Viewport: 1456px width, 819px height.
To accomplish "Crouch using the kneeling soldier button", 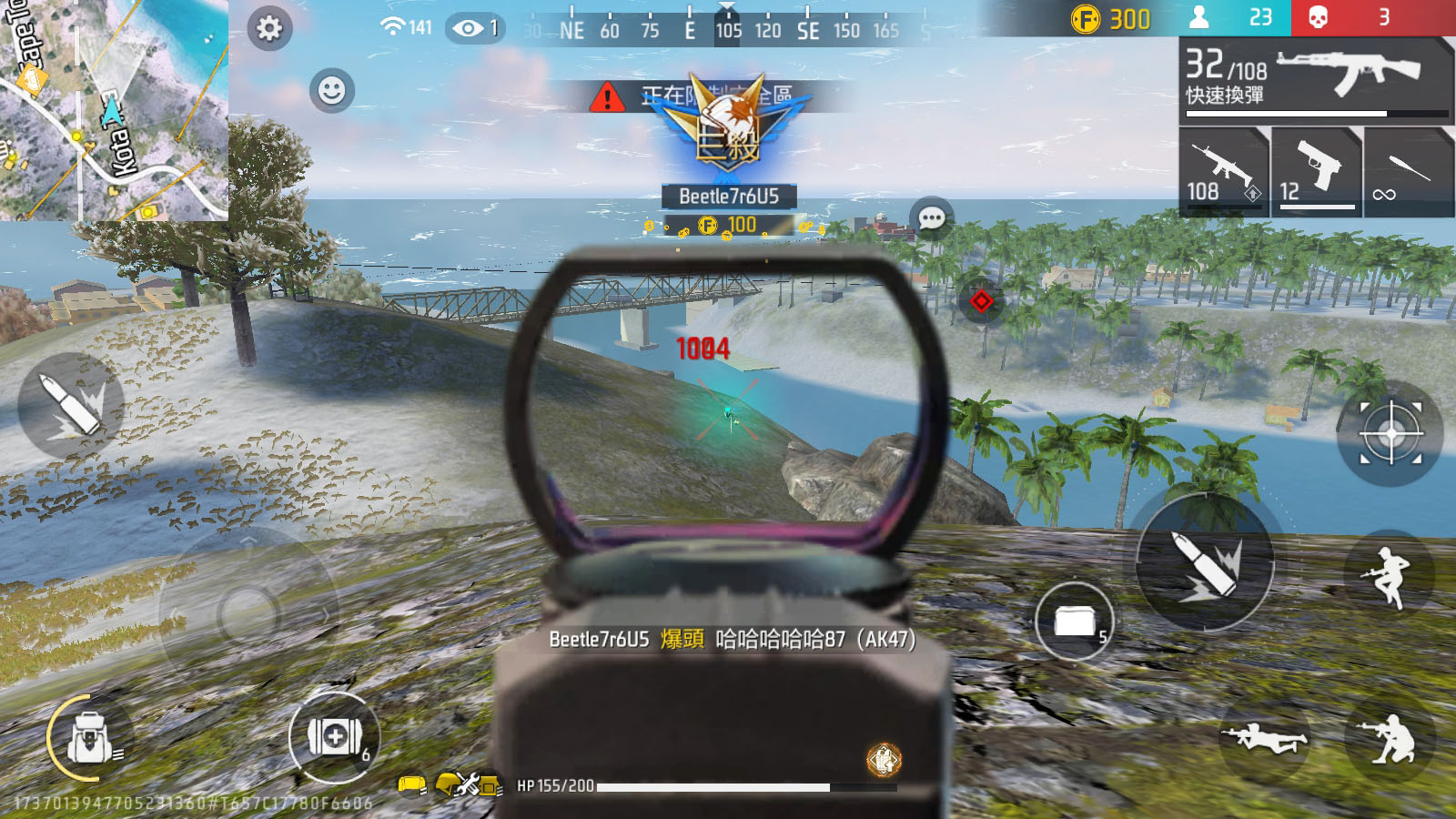I will click(1389, 738).
